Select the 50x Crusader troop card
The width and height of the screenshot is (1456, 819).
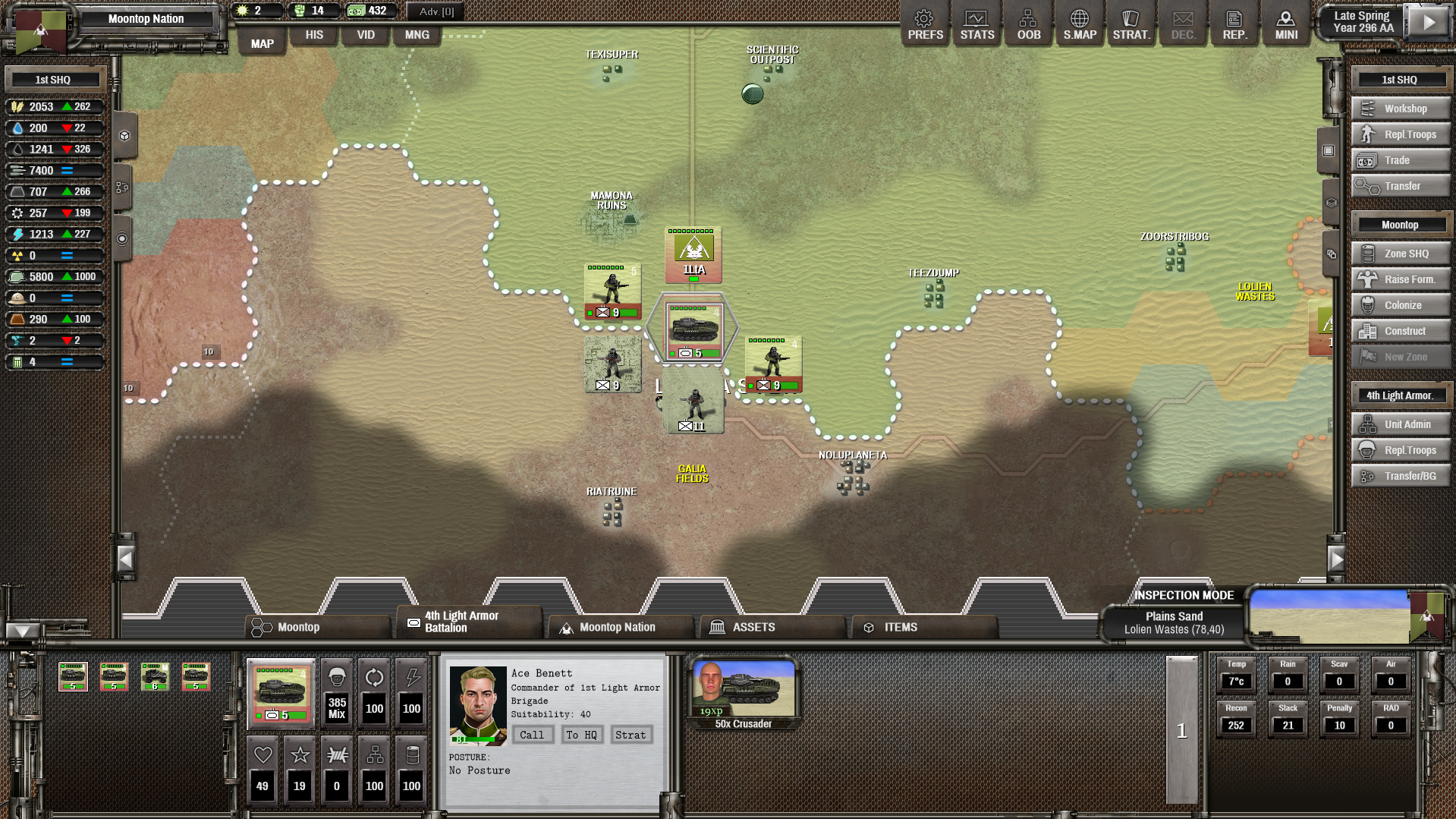click(743, 694)
